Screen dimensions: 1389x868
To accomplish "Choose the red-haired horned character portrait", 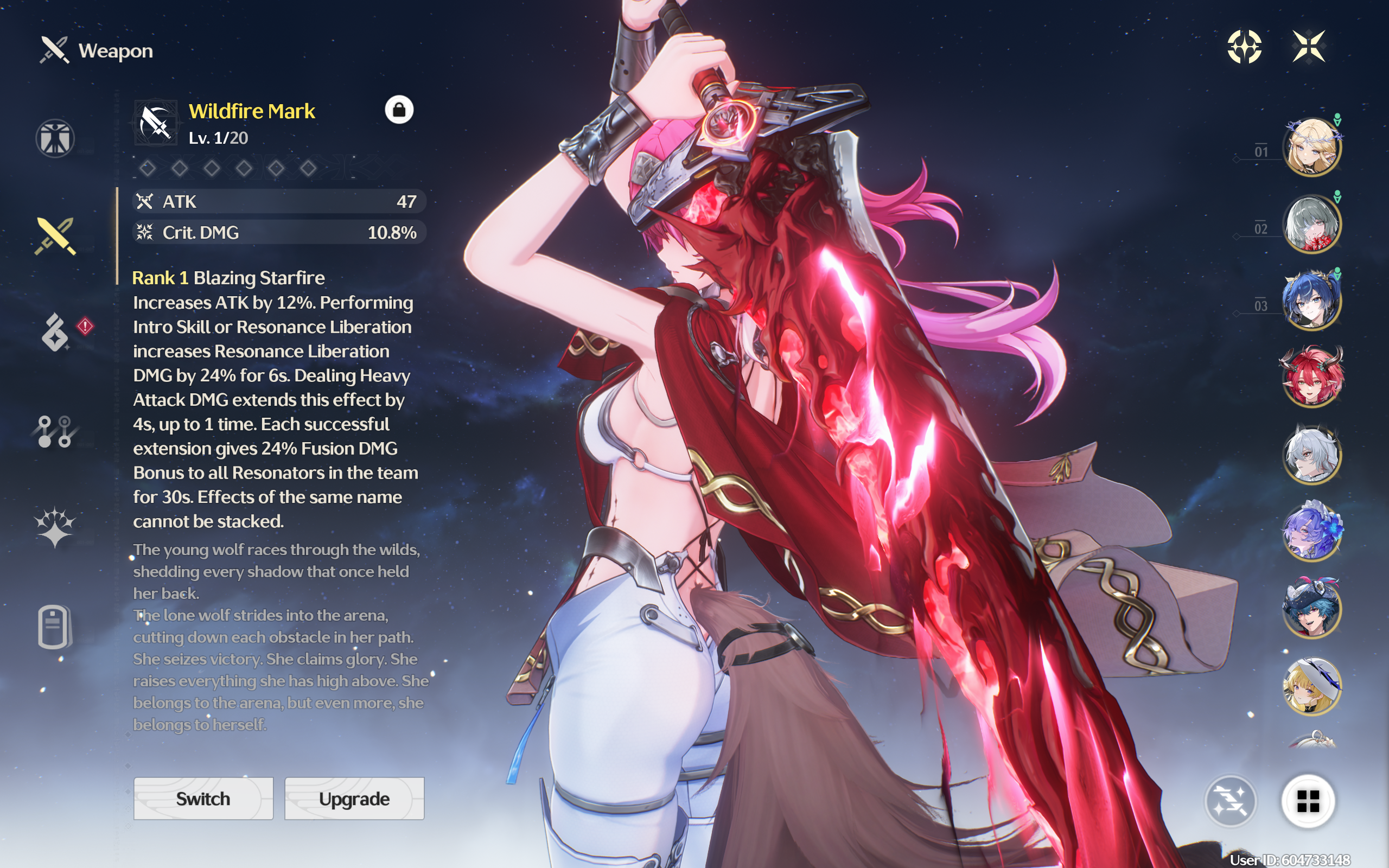I will [x=1312, y=377].
